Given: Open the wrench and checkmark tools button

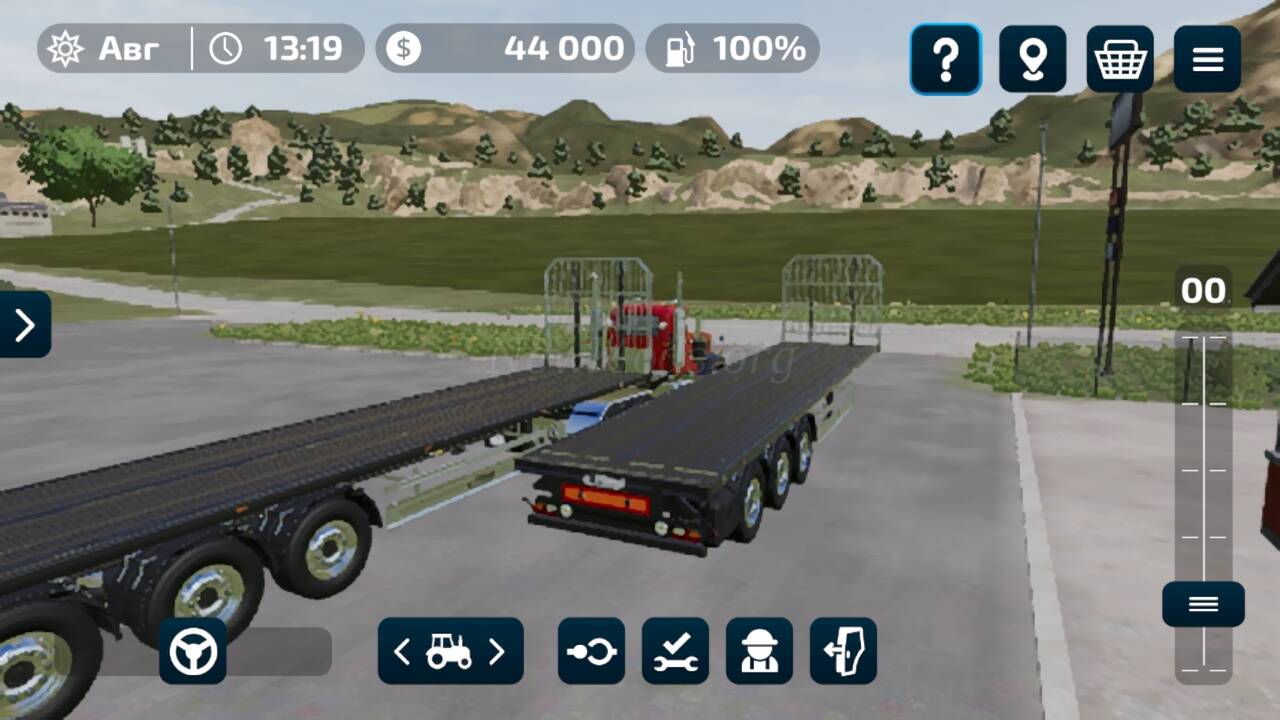Looking at the screenshot, I should (x=675, y=651).
